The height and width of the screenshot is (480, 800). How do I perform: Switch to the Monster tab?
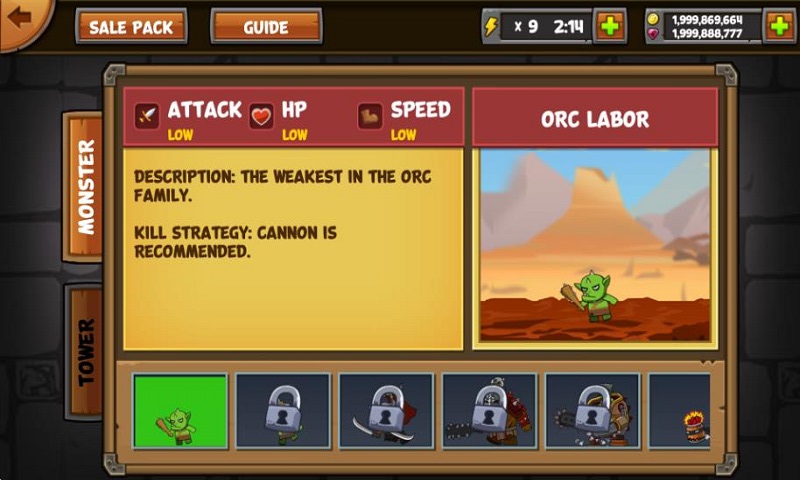click(x=85, y=187)
